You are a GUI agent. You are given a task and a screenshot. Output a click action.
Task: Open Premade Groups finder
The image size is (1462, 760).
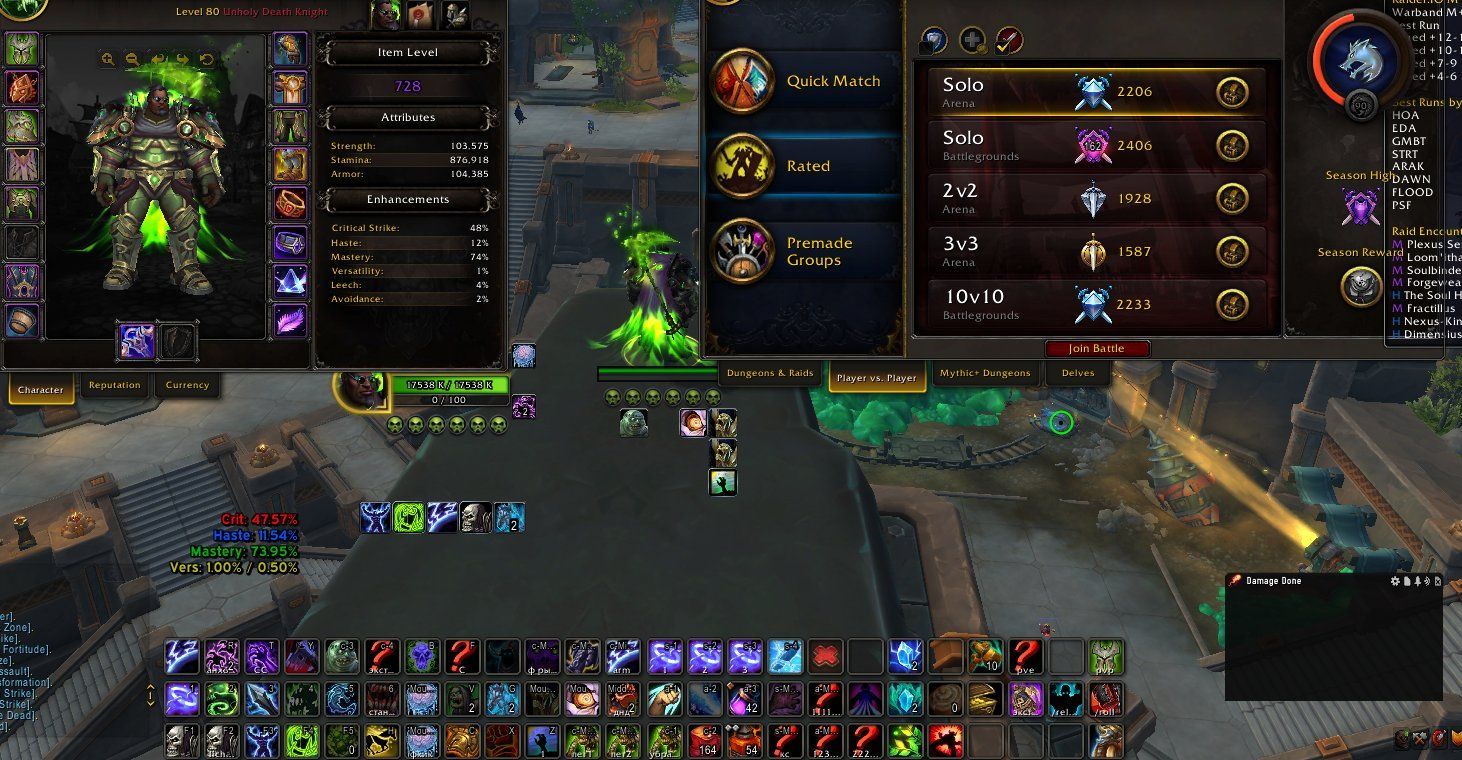pos(804,251)
